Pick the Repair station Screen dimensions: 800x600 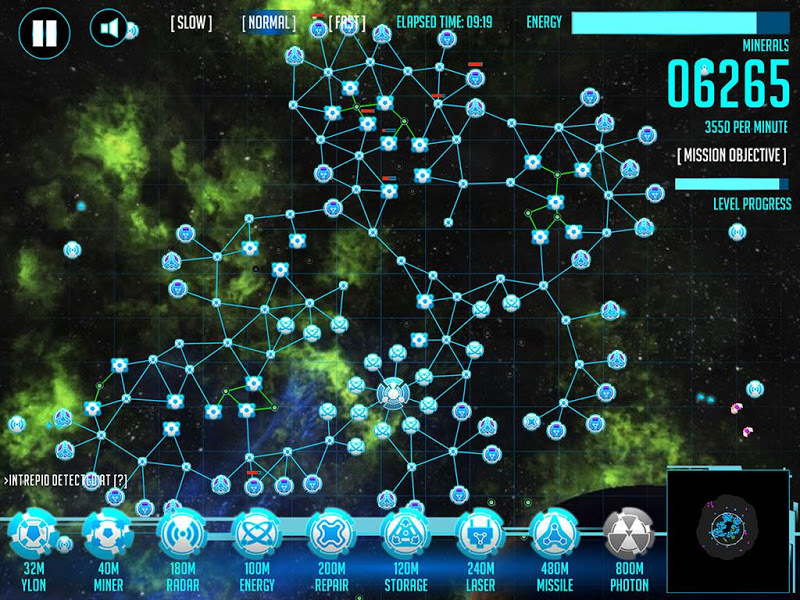click(331, 536)
